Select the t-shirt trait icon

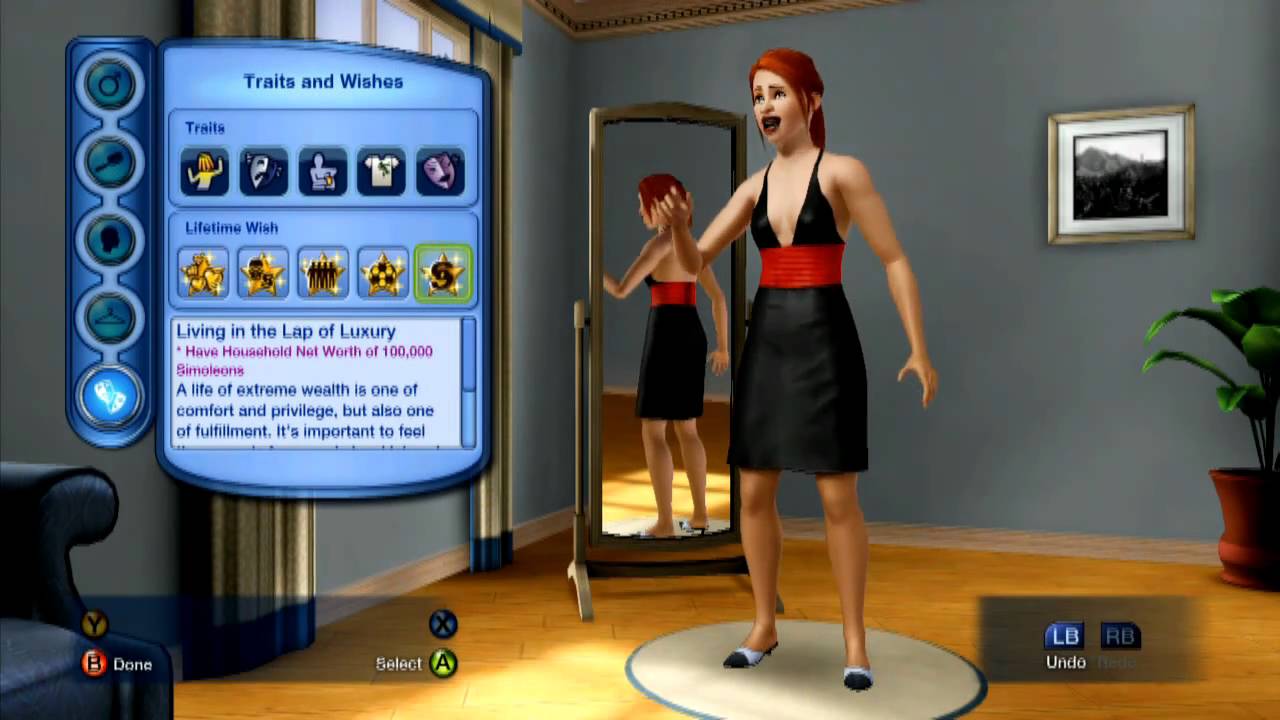click(381, 172)
